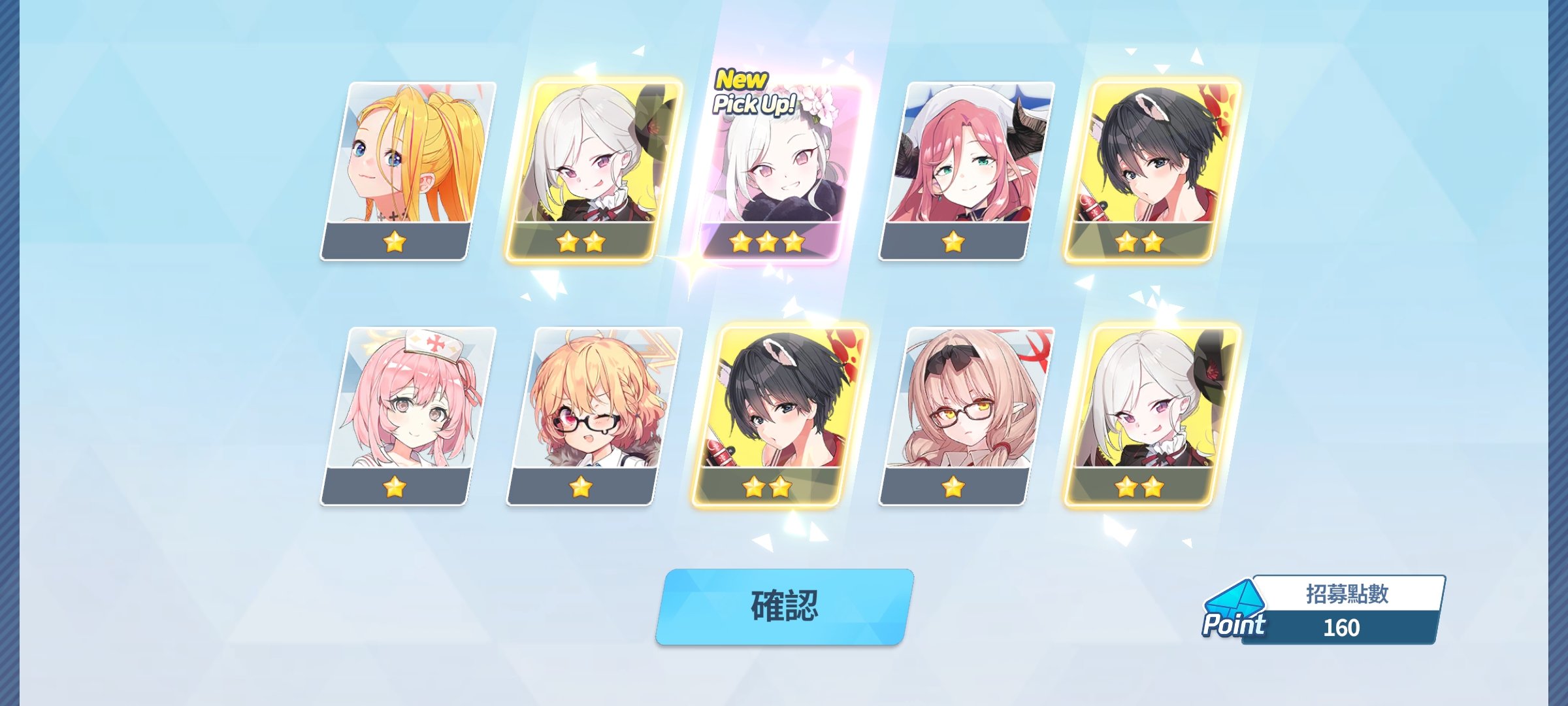Pick the pink-haired nurse cap student card
The image size is (1568, 706).
408,416
